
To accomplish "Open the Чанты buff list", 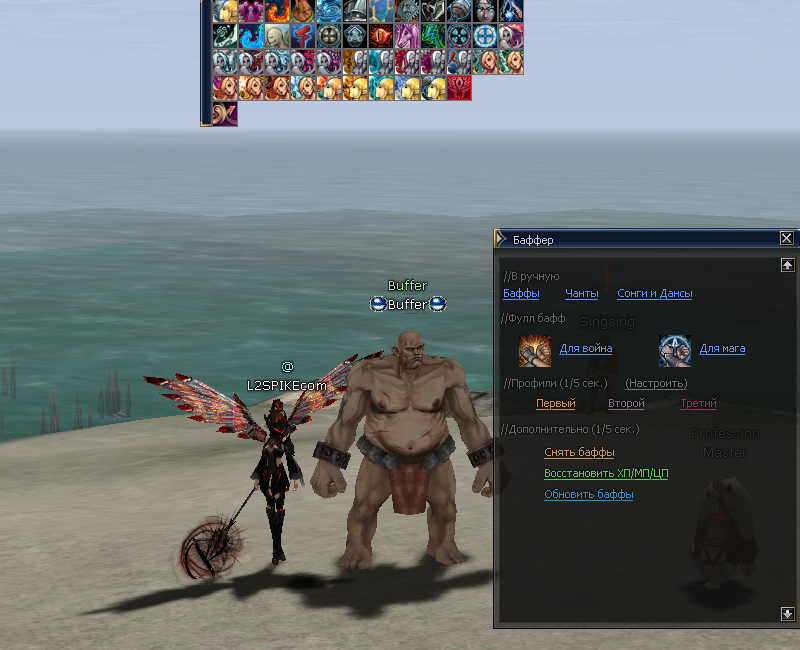I will point(581,294).
